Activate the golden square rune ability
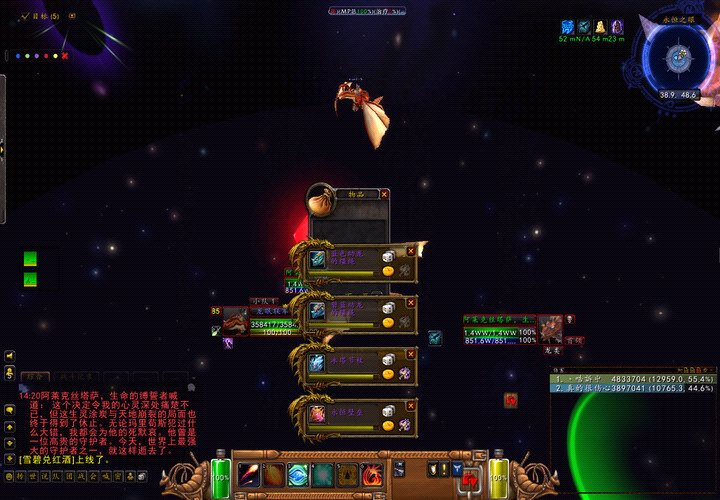Screen dimensions: 720x500 347,475
